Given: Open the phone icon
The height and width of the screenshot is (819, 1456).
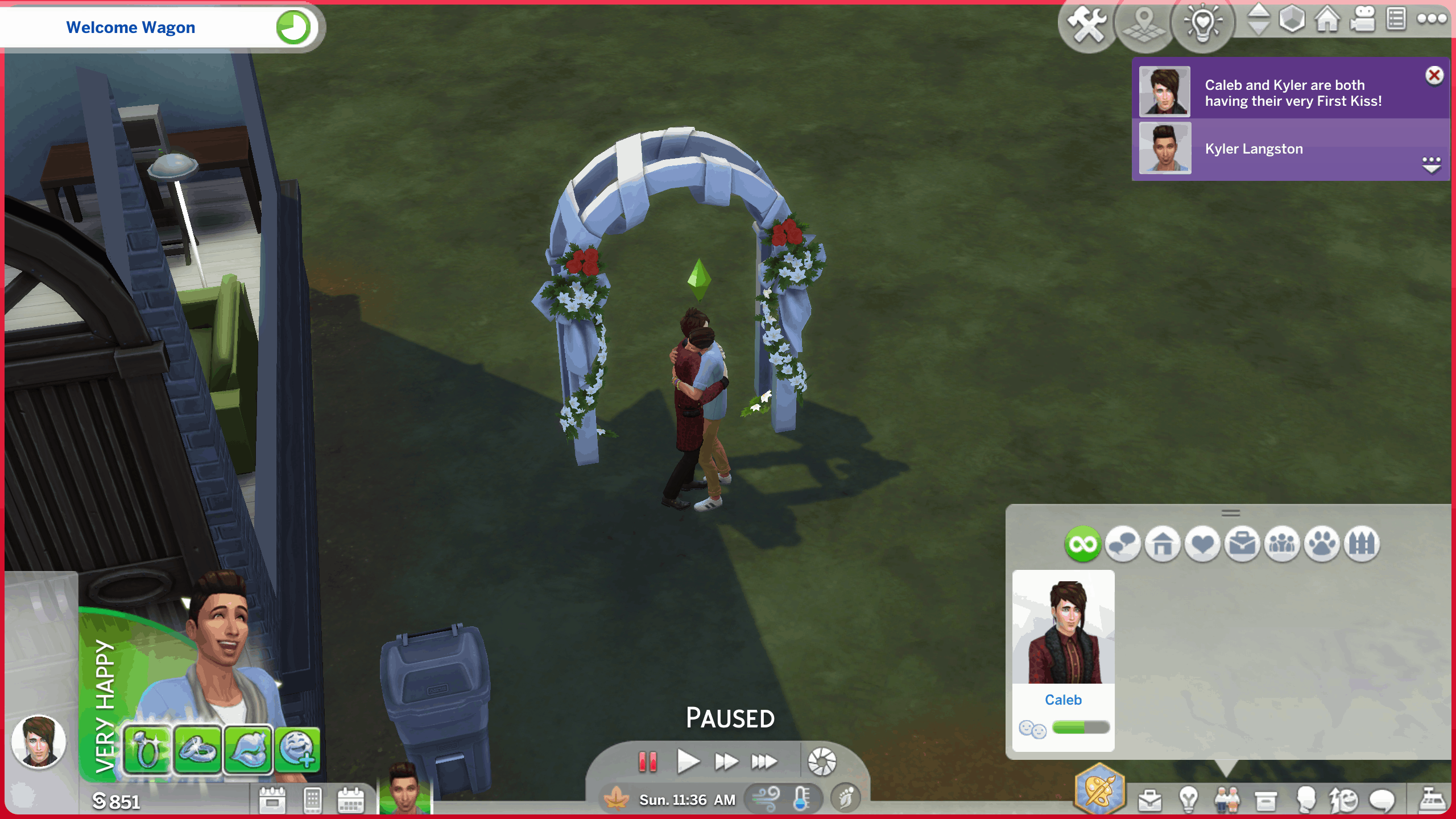Looking at the screenshot, I should [312, 800].
